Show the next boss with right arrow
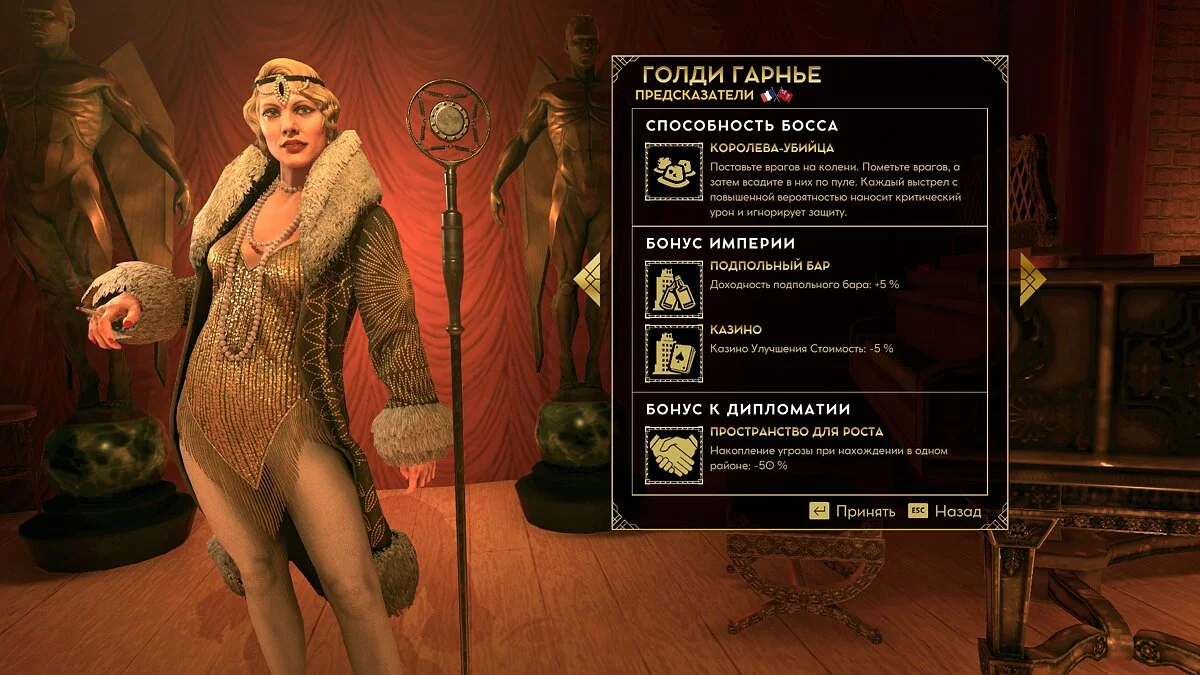Image resolution: width=1200 pixels, height=675 pixels. click(x=1031, y=278)
